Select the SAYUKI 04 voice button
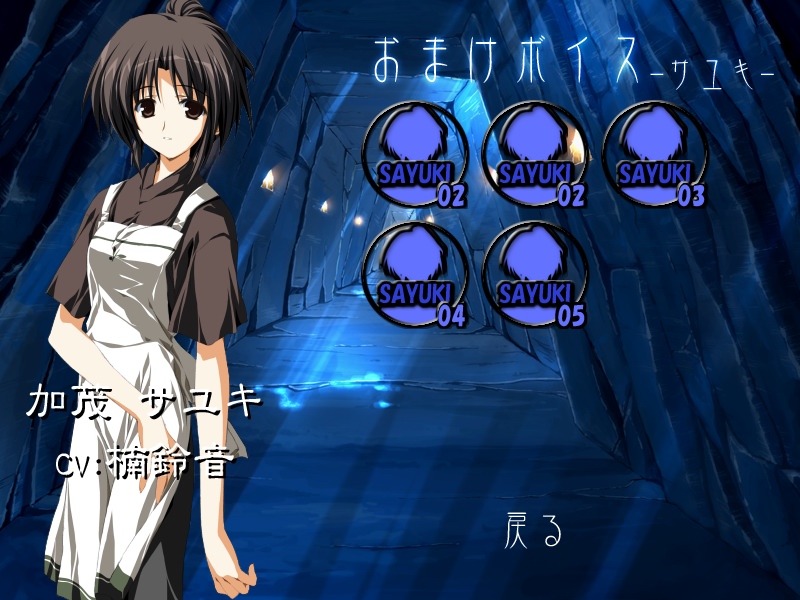This screenshot has width=800, height=600. (x=416, y=275)
